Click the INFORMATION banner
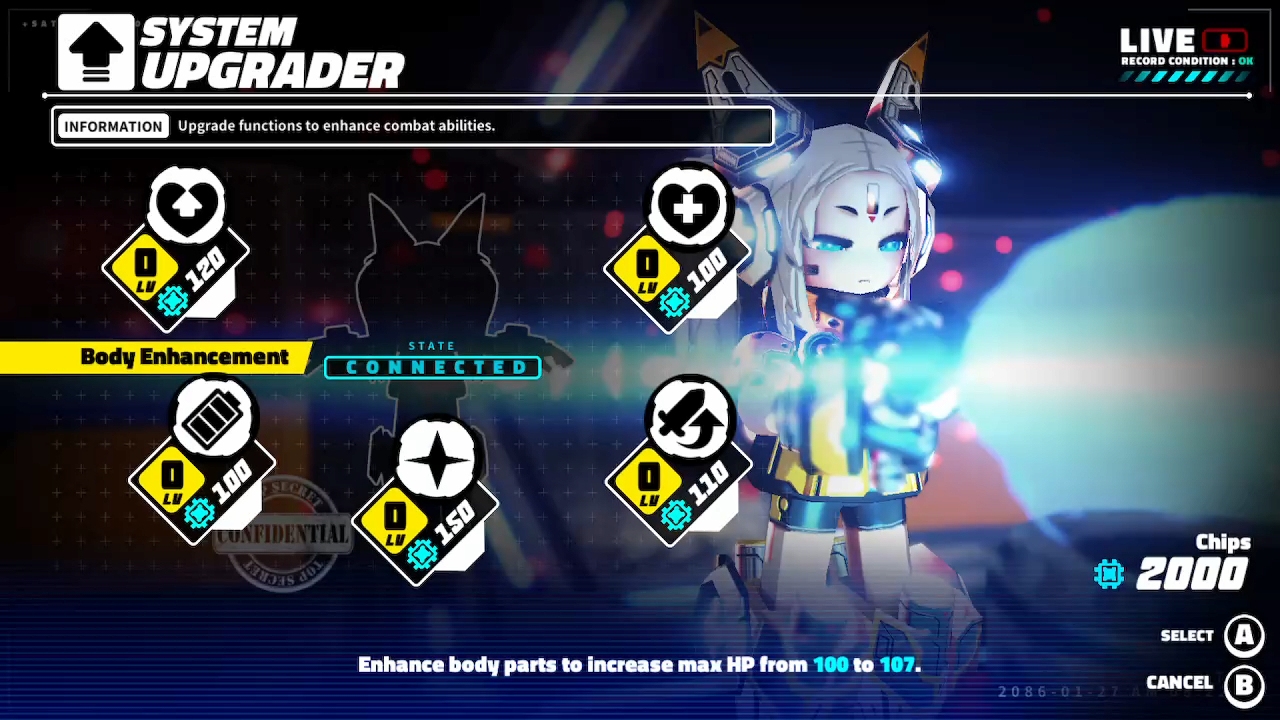Image resolution: width=1280 pixels, height=720 pixels. click(113, 126)
